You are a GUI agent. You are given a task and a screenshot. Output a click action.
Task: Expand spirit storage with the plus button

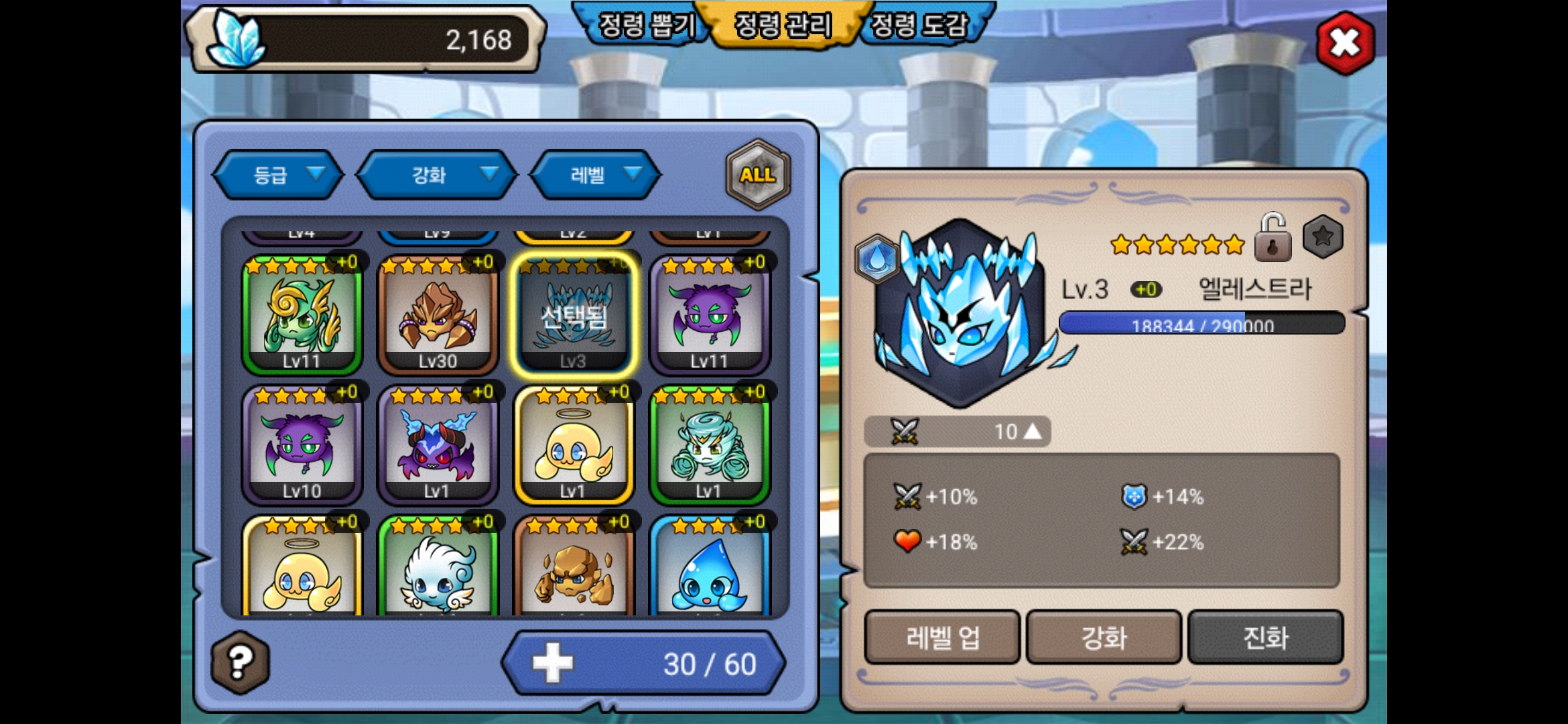553,664
